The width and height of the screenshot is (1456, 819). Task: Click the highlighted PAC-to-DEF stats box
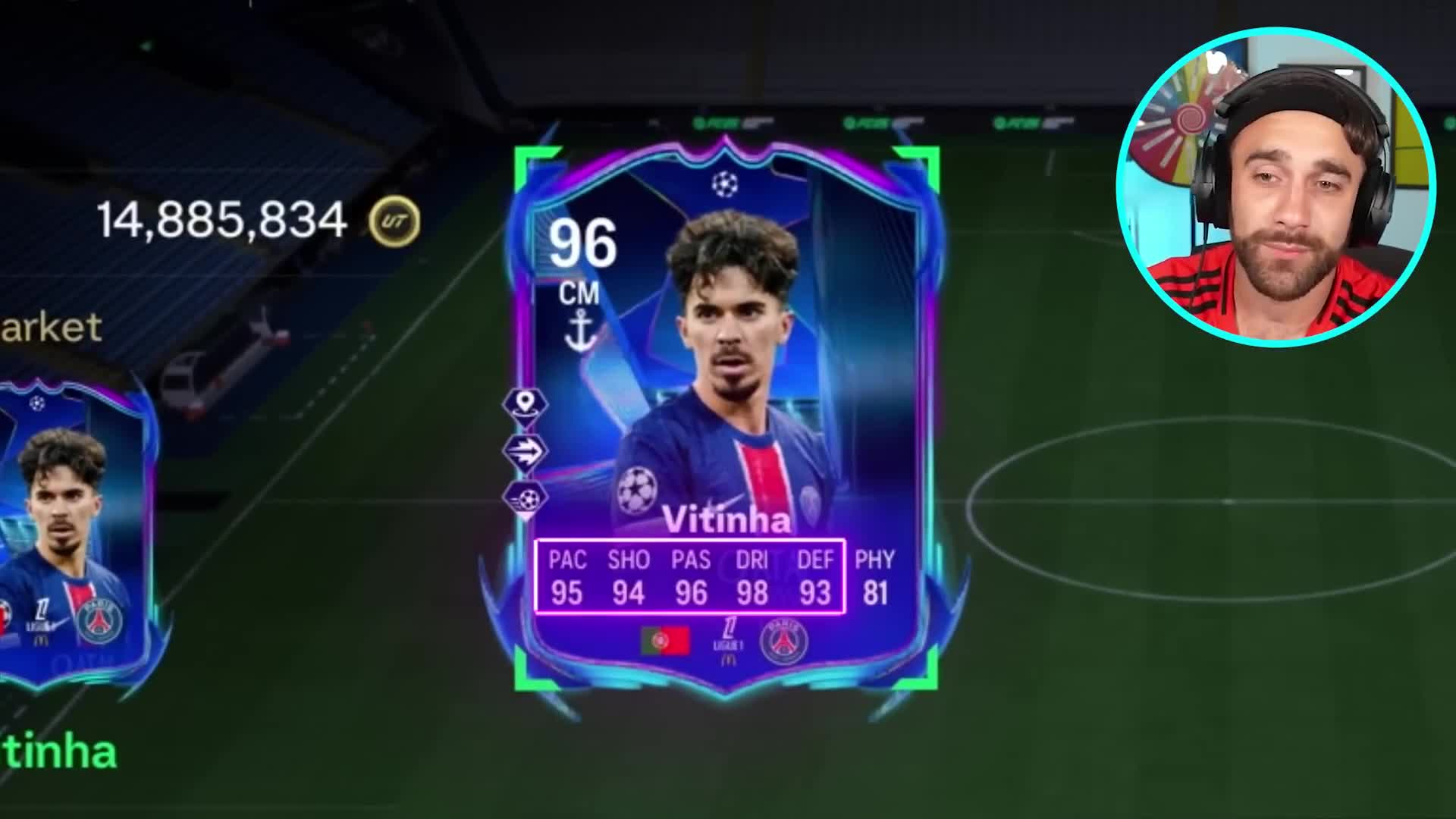(x=692, y=573)
